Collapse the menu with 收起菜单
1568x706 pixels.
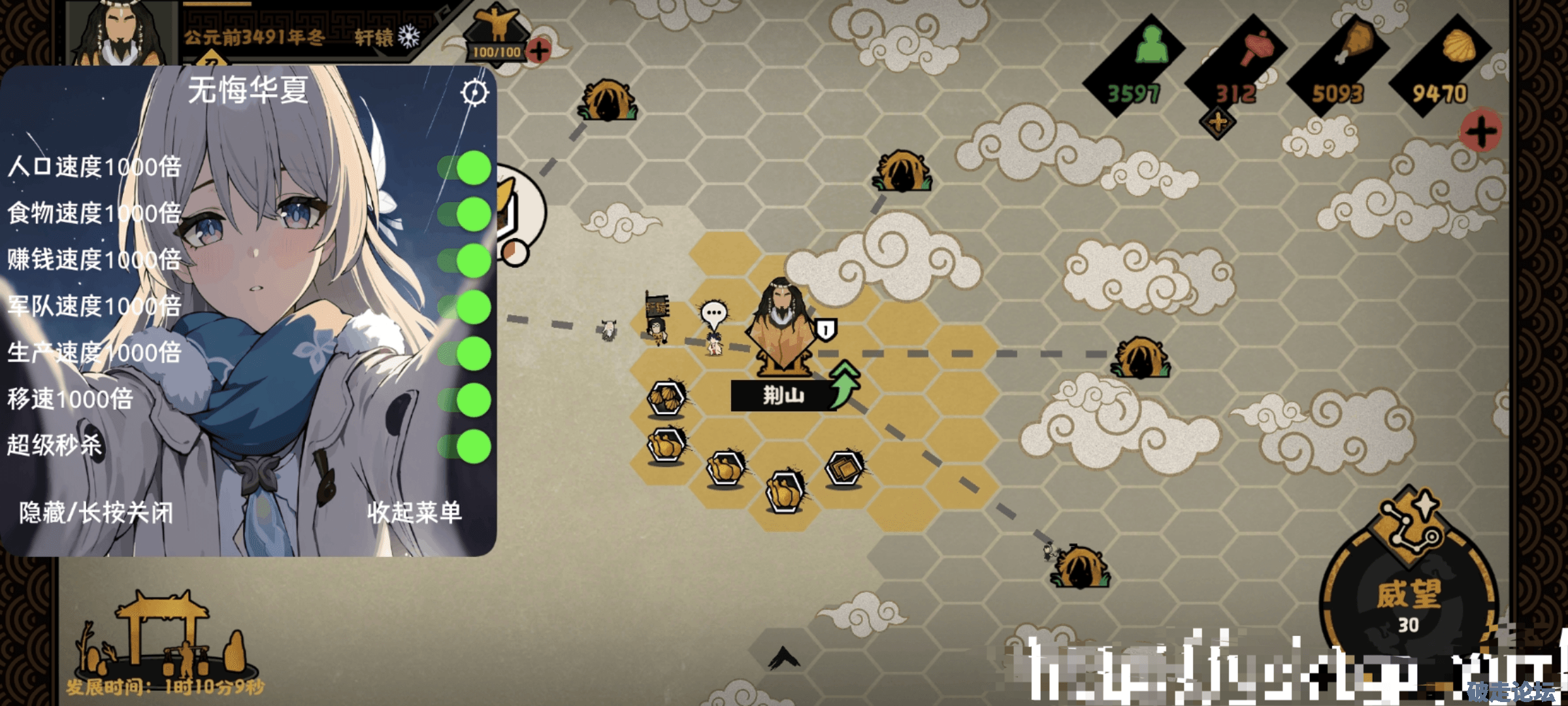pyautogui.click(x=414, y=513)
